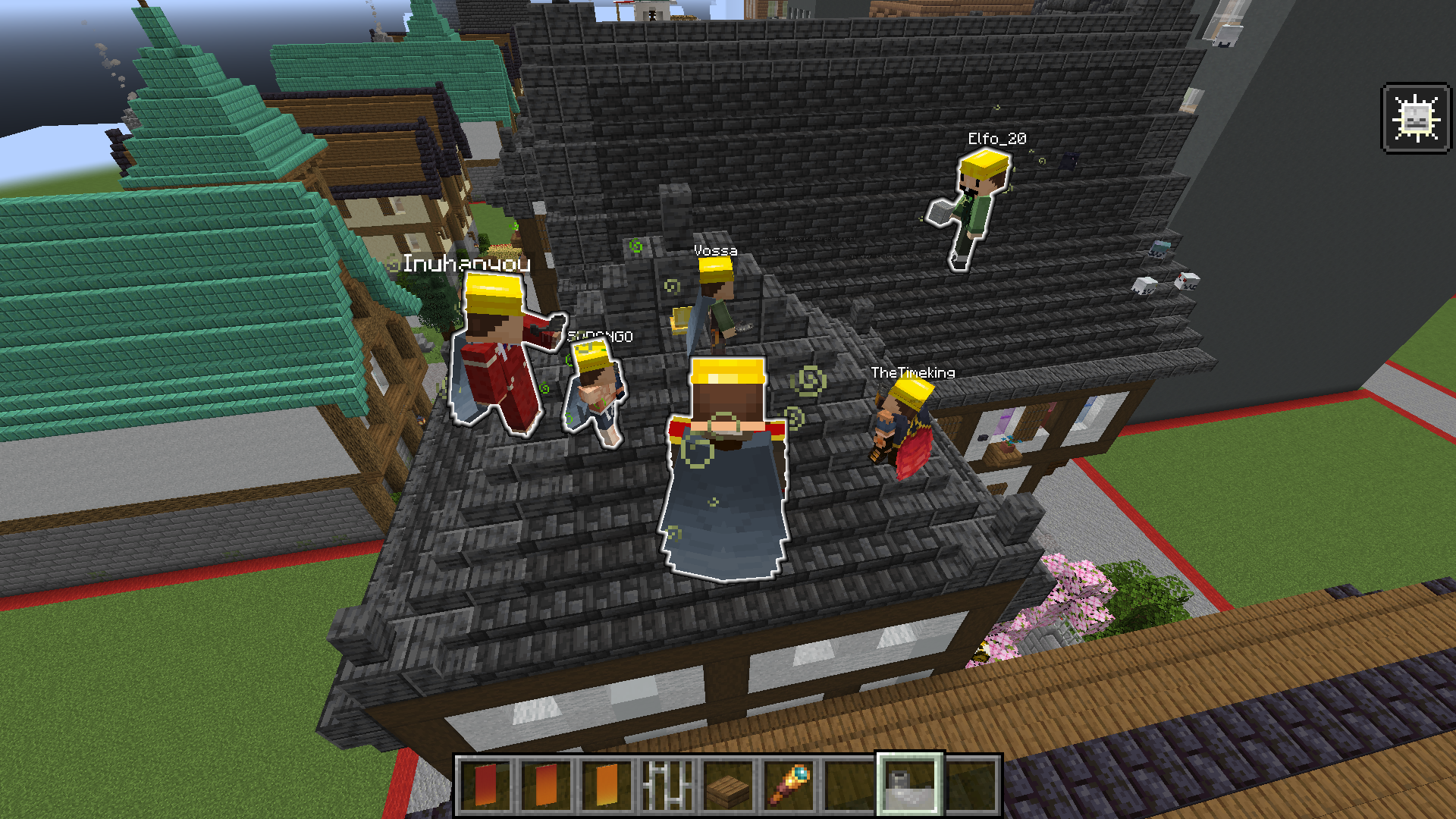Select the iron bars hotbar slot
Screen dimensions: 1456x819
[x=667, y=785]
